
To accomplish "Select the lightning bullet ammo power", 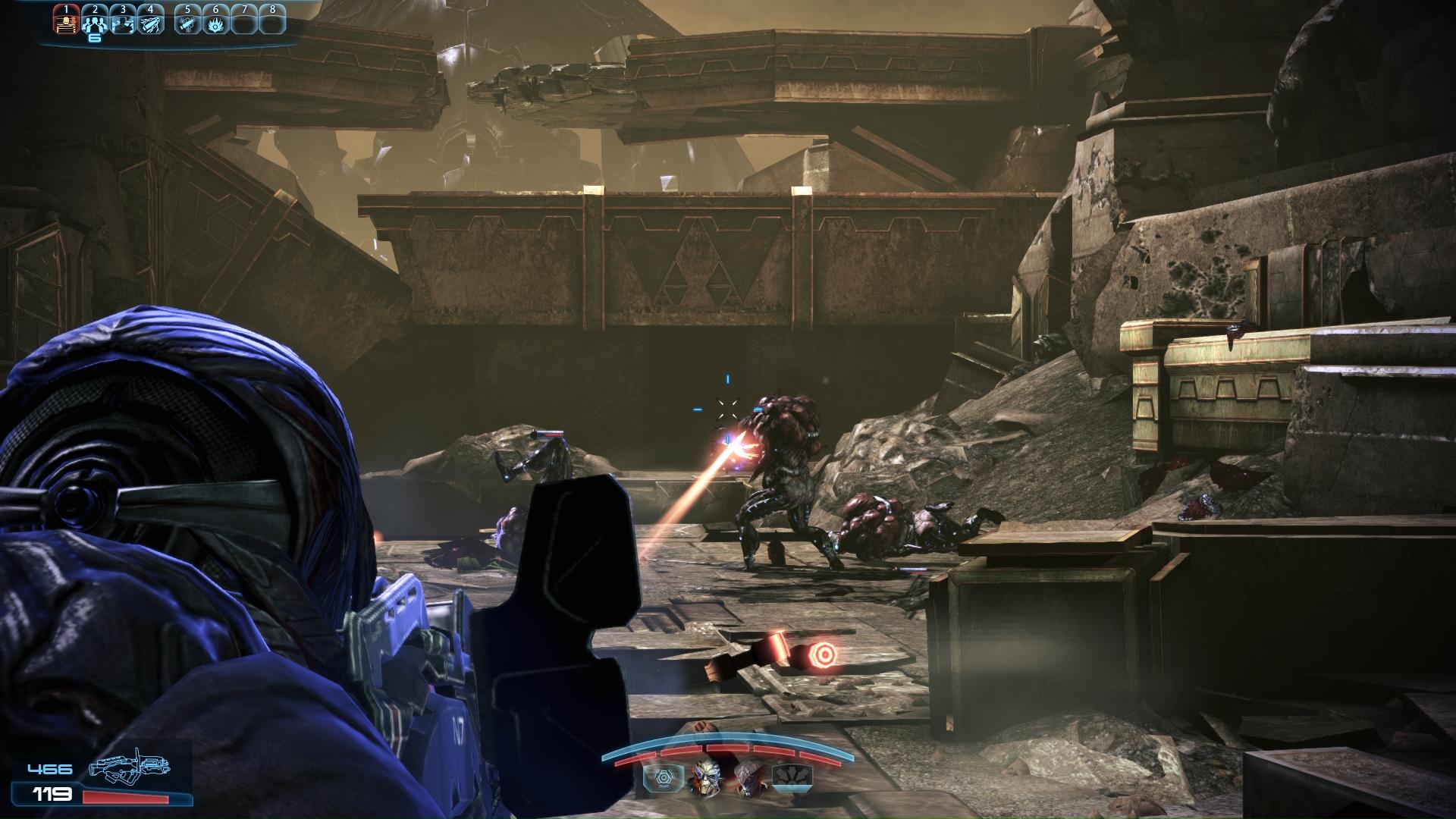I will [151, 23].
